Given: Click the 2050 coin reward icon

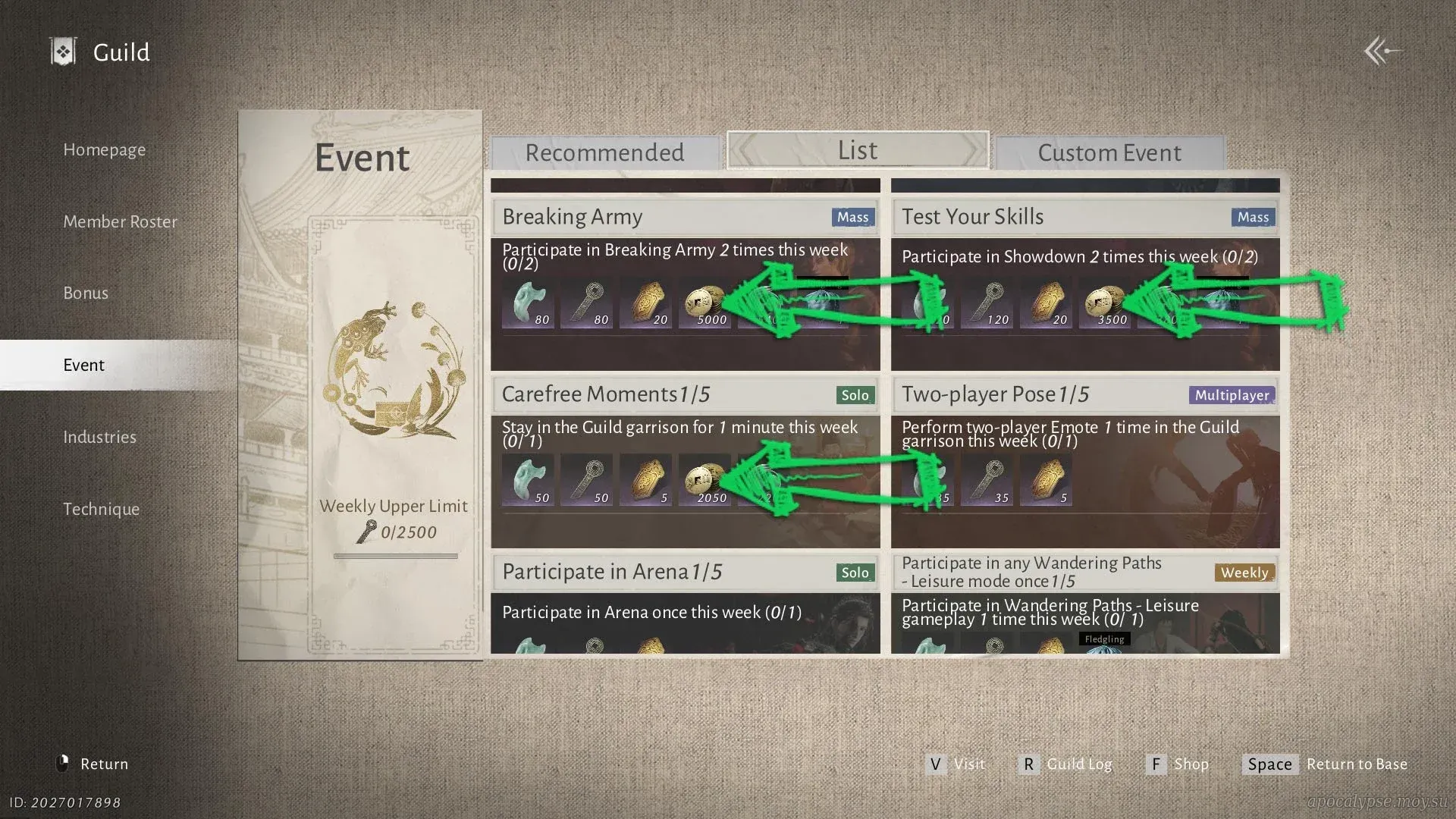Looking at the screenshot, I should [704, 482].
